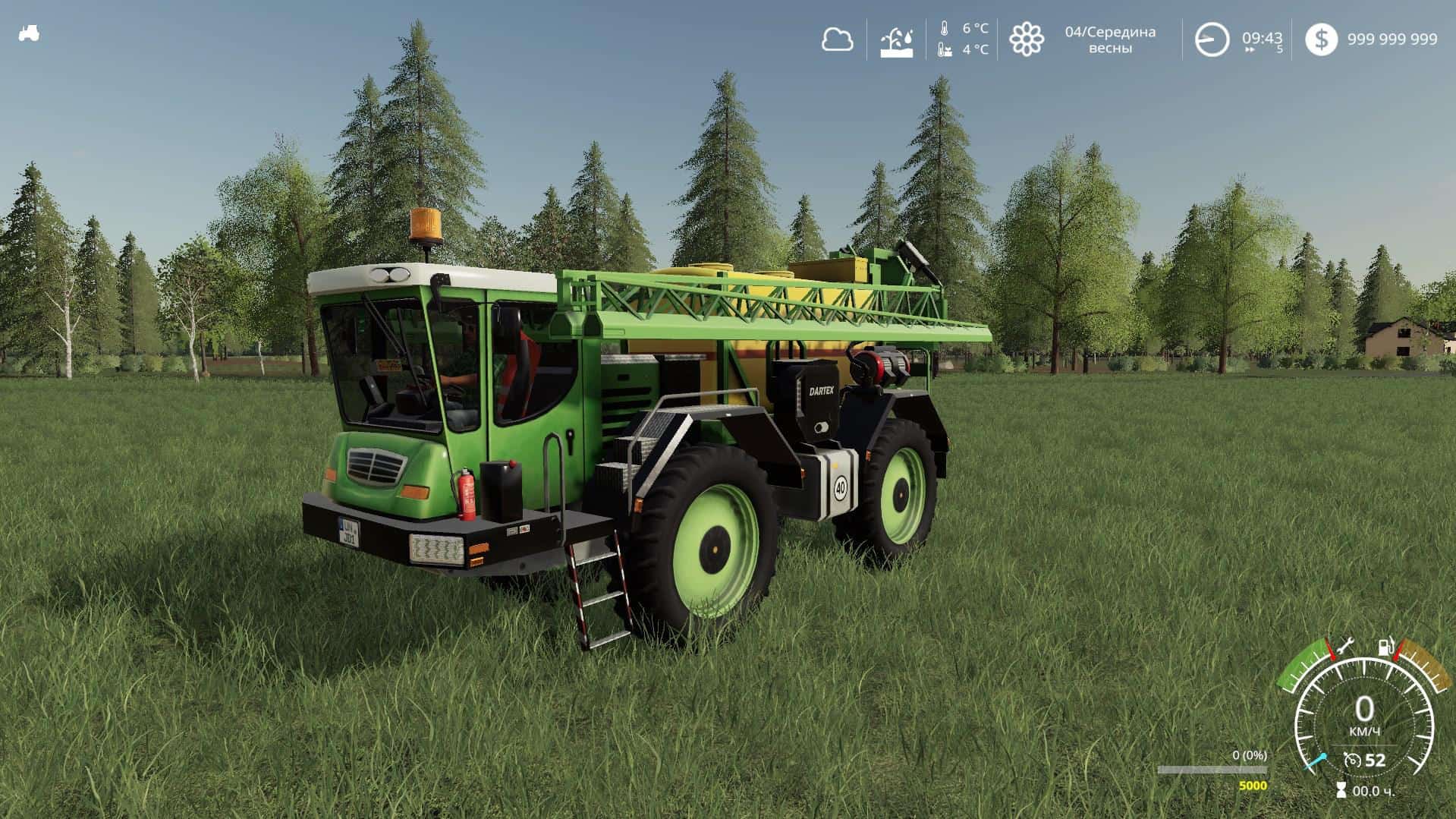
Task: Open the rain forecast icon
Action: (x=896, y=40)
